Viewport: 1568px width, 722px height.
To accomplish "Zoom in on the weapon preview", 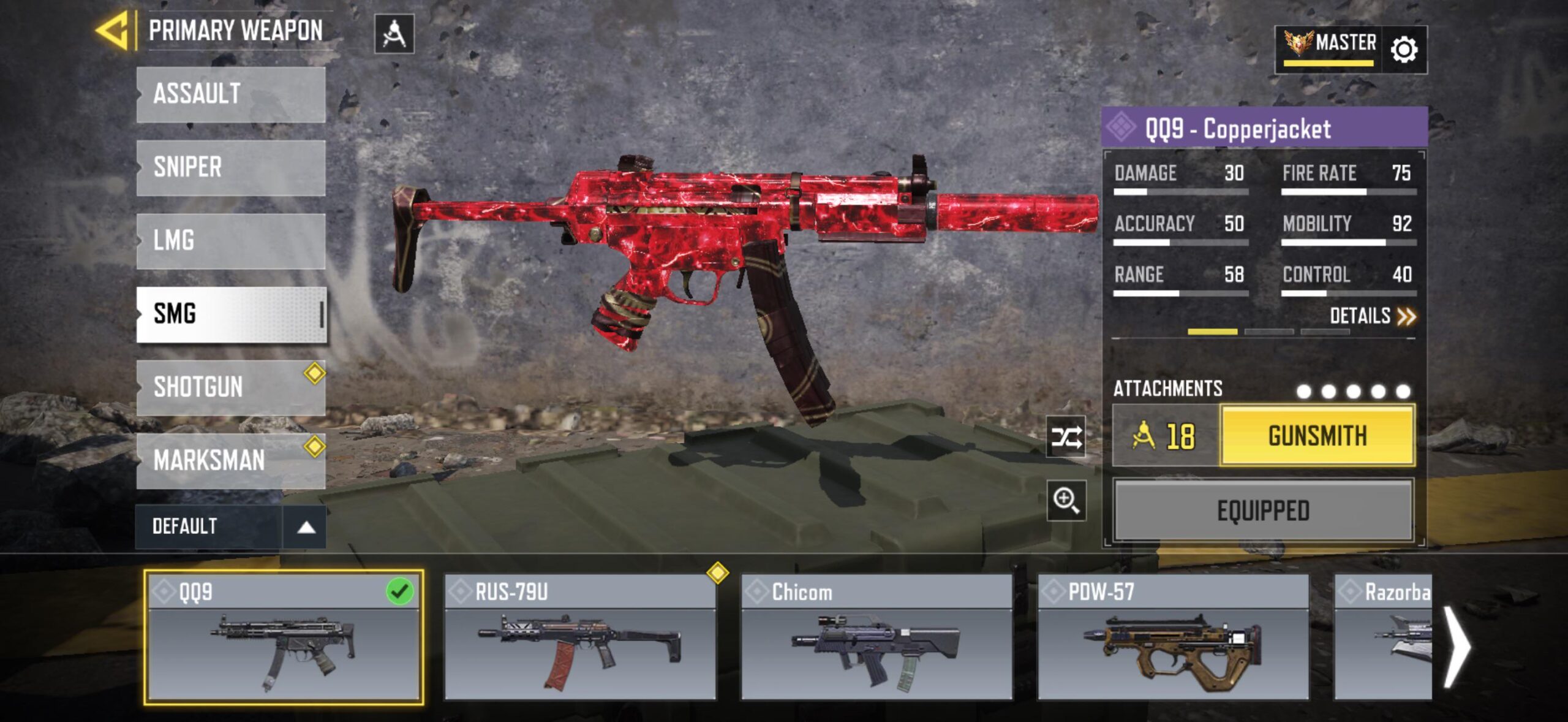I will pos(1066,501).
